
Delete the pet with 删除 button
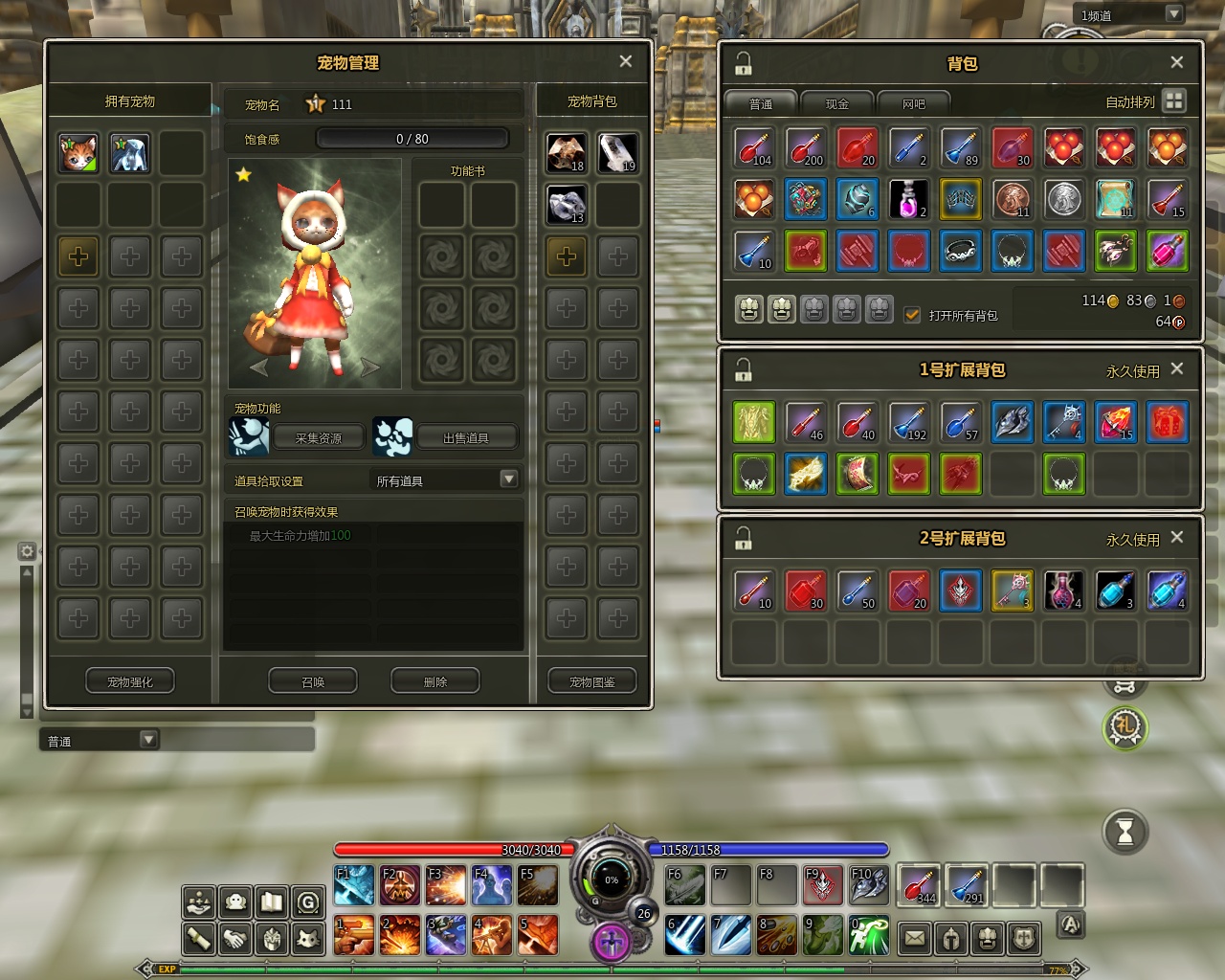(435, 681)
